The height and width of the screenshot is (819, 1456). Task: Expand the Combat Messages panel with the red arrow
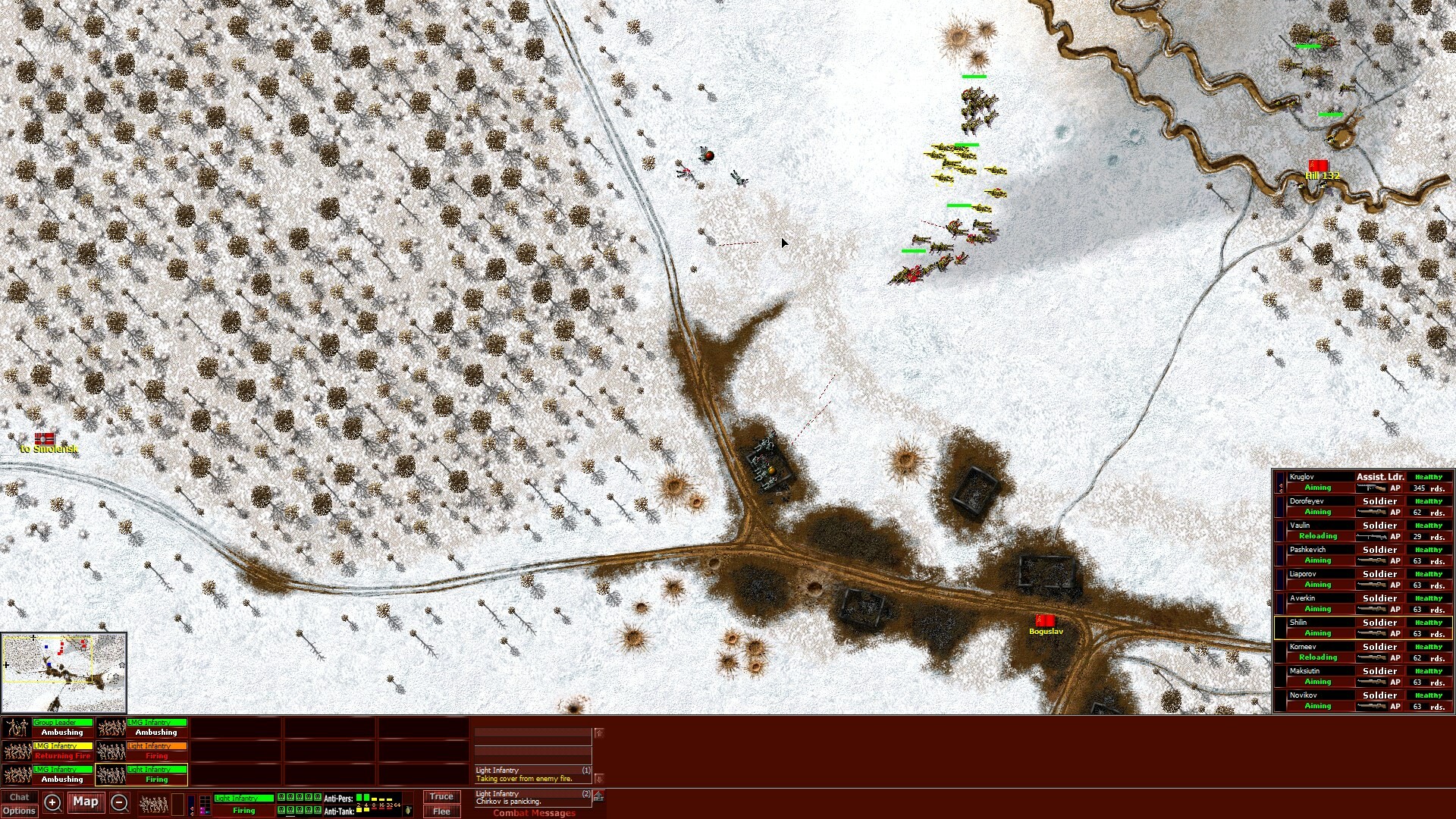coord(598,795)
